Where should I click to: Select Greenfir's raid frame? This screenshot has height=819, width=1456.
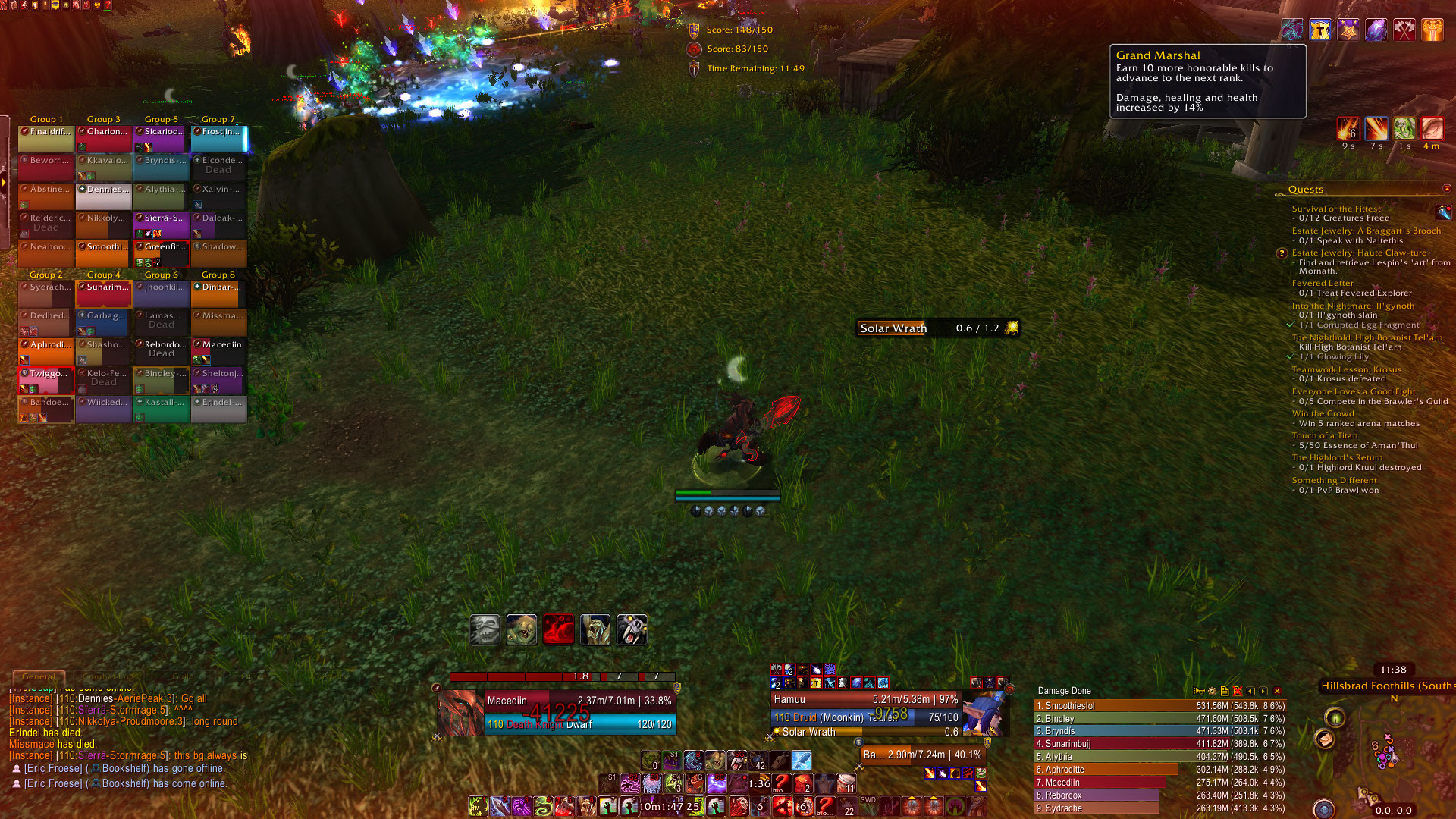click(162, 254)
